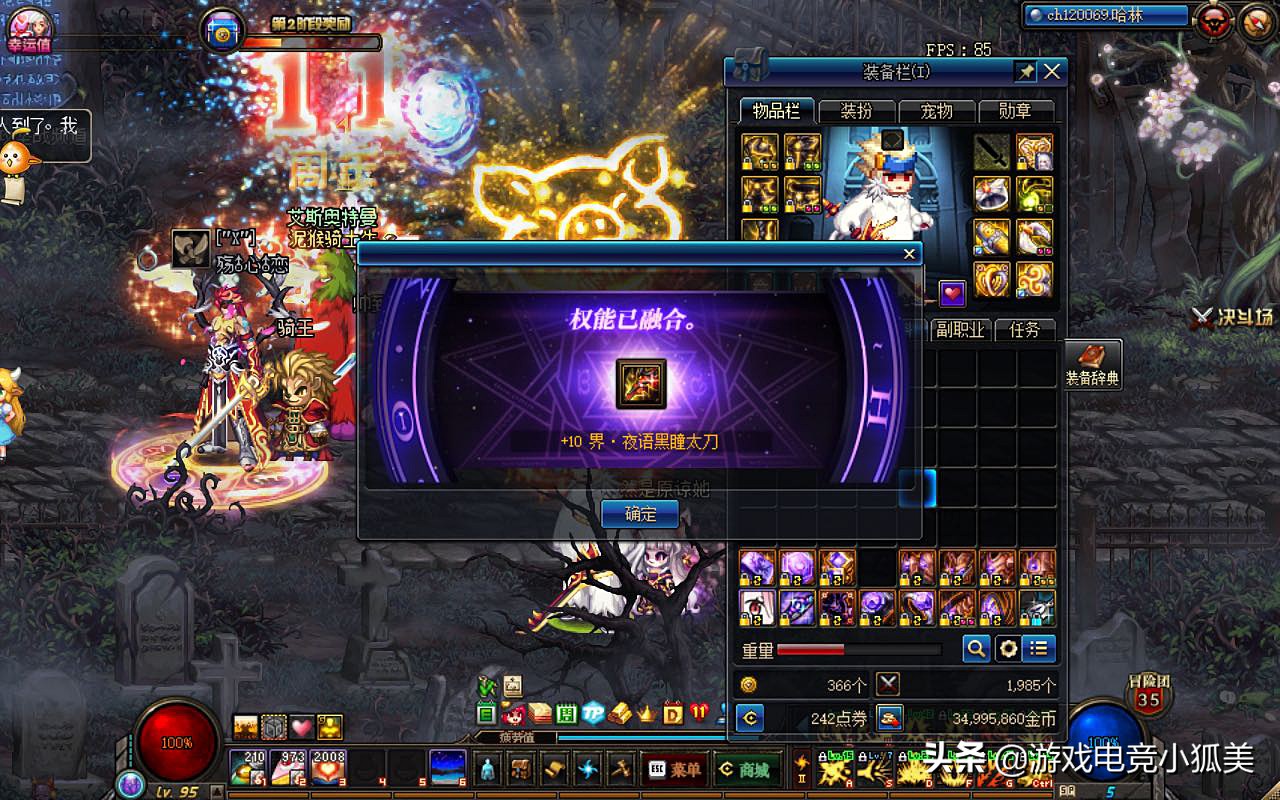Switch inventory to list view icon

pos(1039,648)
